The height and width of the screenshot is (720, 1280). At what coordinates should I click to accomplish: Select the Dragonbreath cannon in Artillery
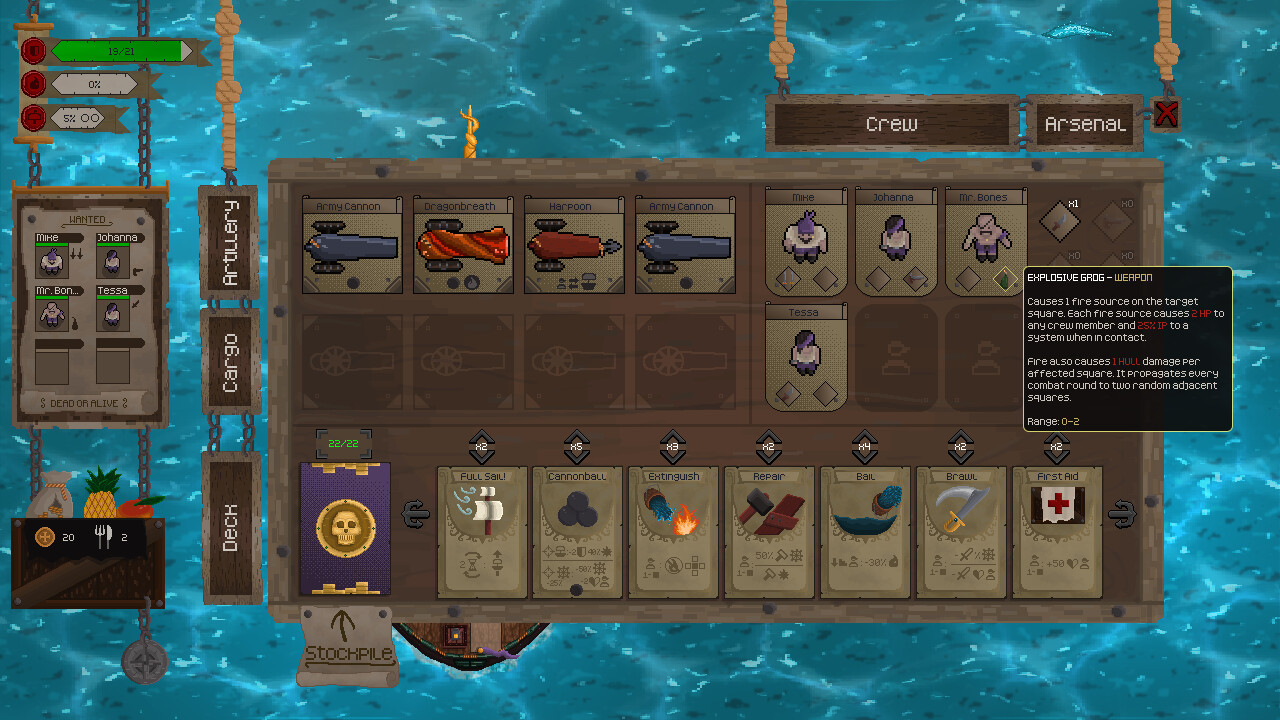462,245
